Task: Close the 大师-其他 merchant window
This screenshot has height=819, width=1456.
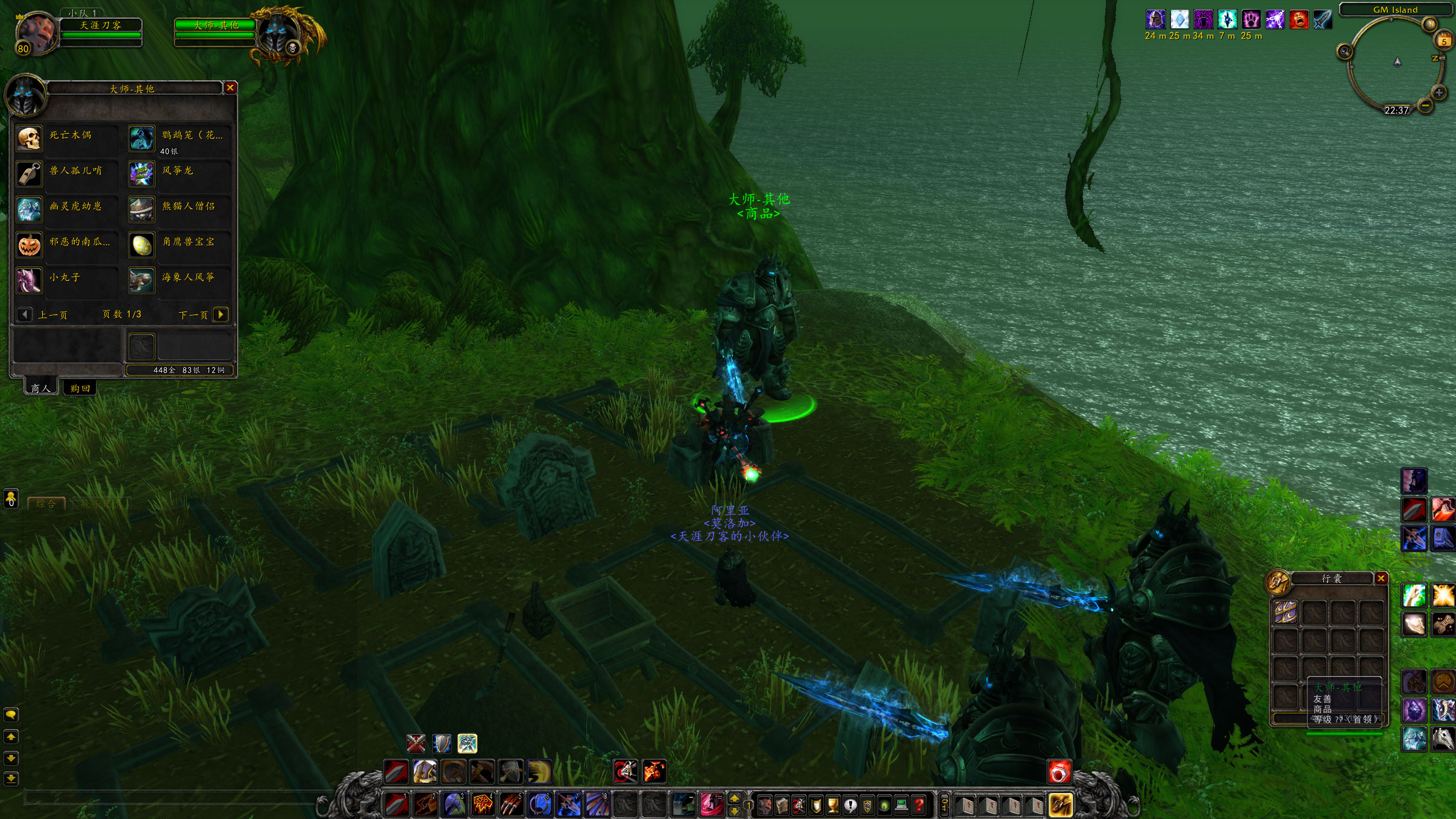Action: 230,88
